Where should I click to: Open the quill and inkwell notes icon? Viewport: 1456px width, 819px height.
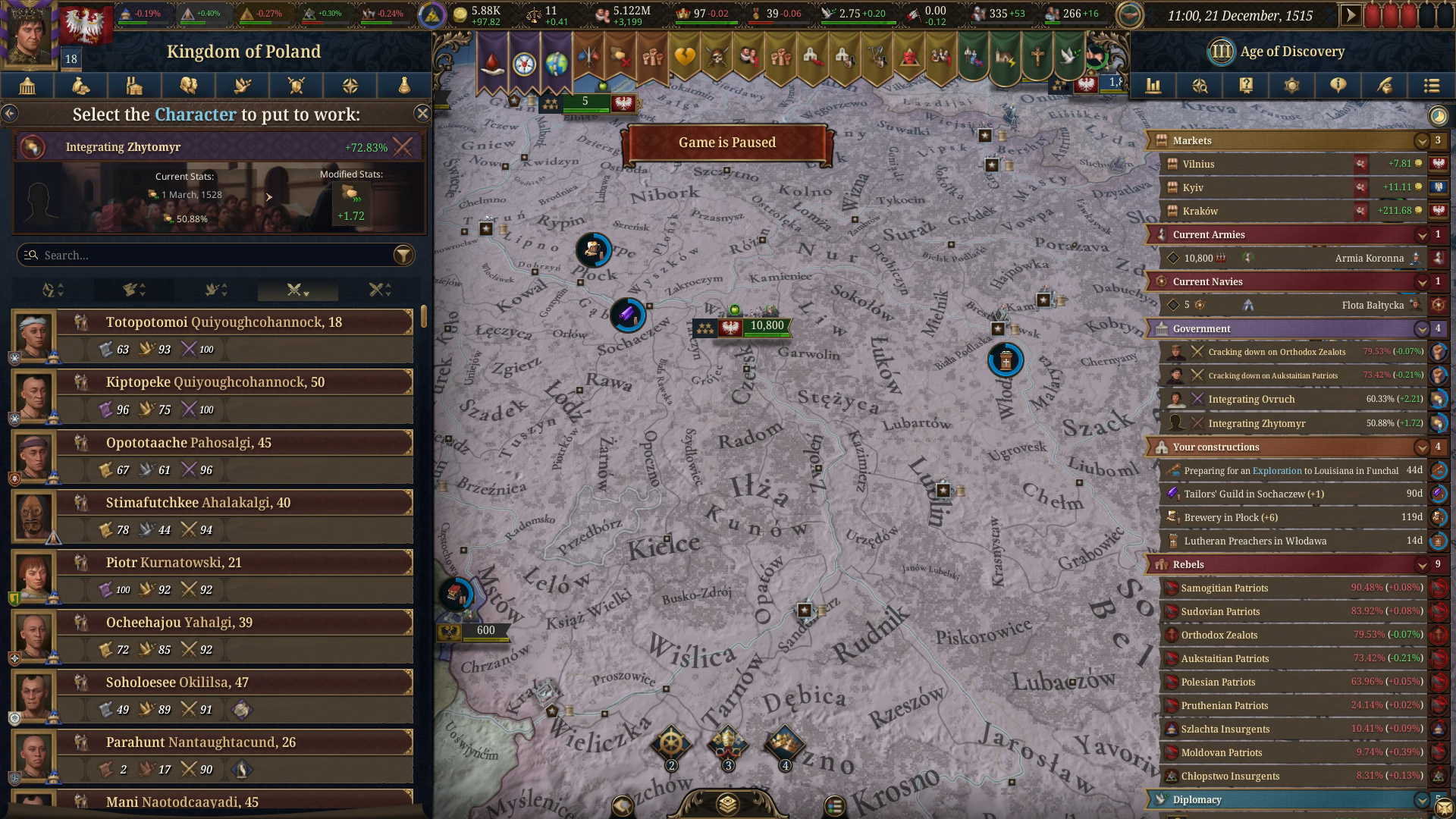click(x=1385, y=86)
